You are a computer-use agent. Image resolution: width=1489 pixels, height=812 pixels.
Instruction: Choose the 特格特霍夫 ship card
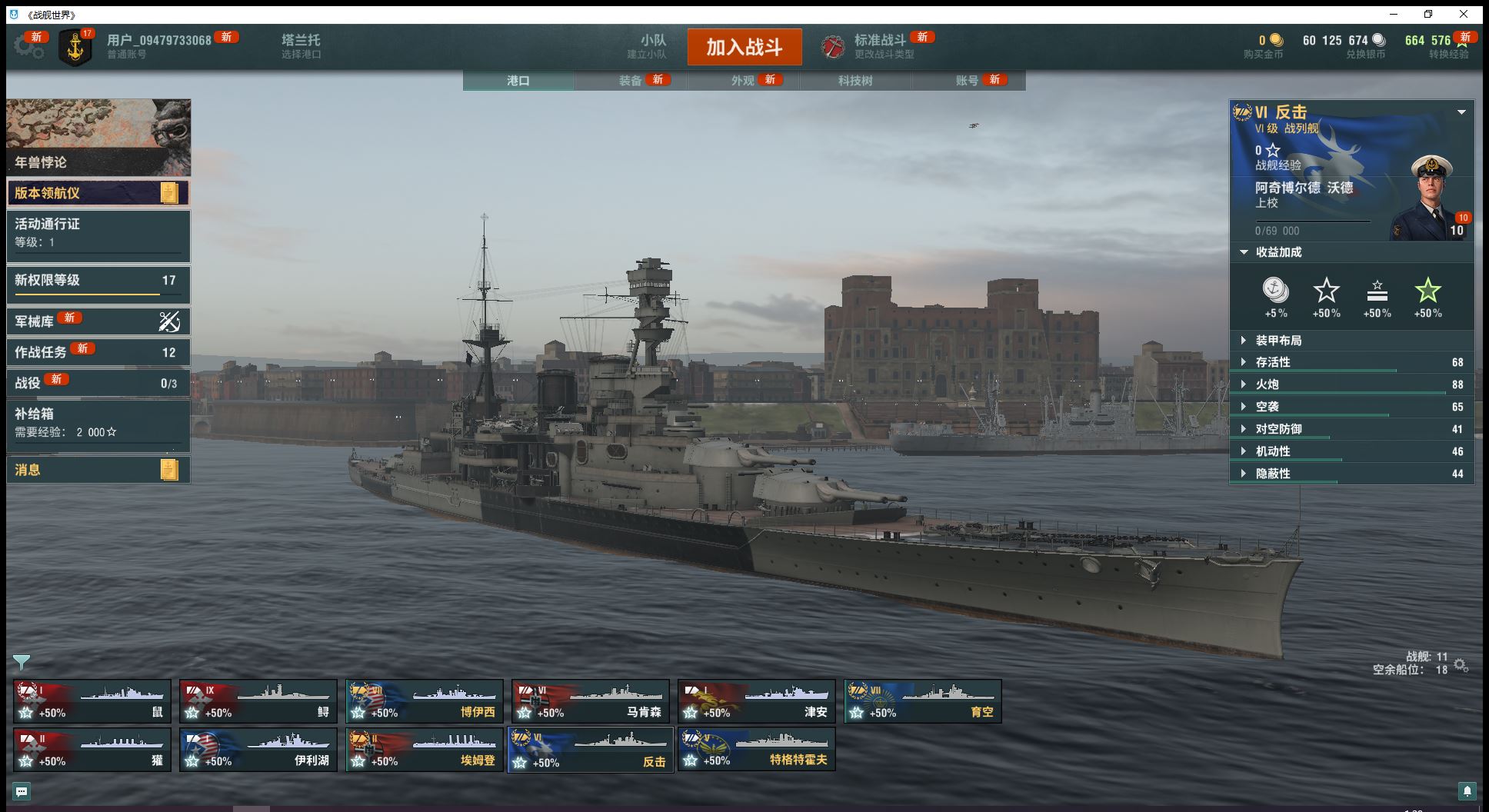(756, 750)
